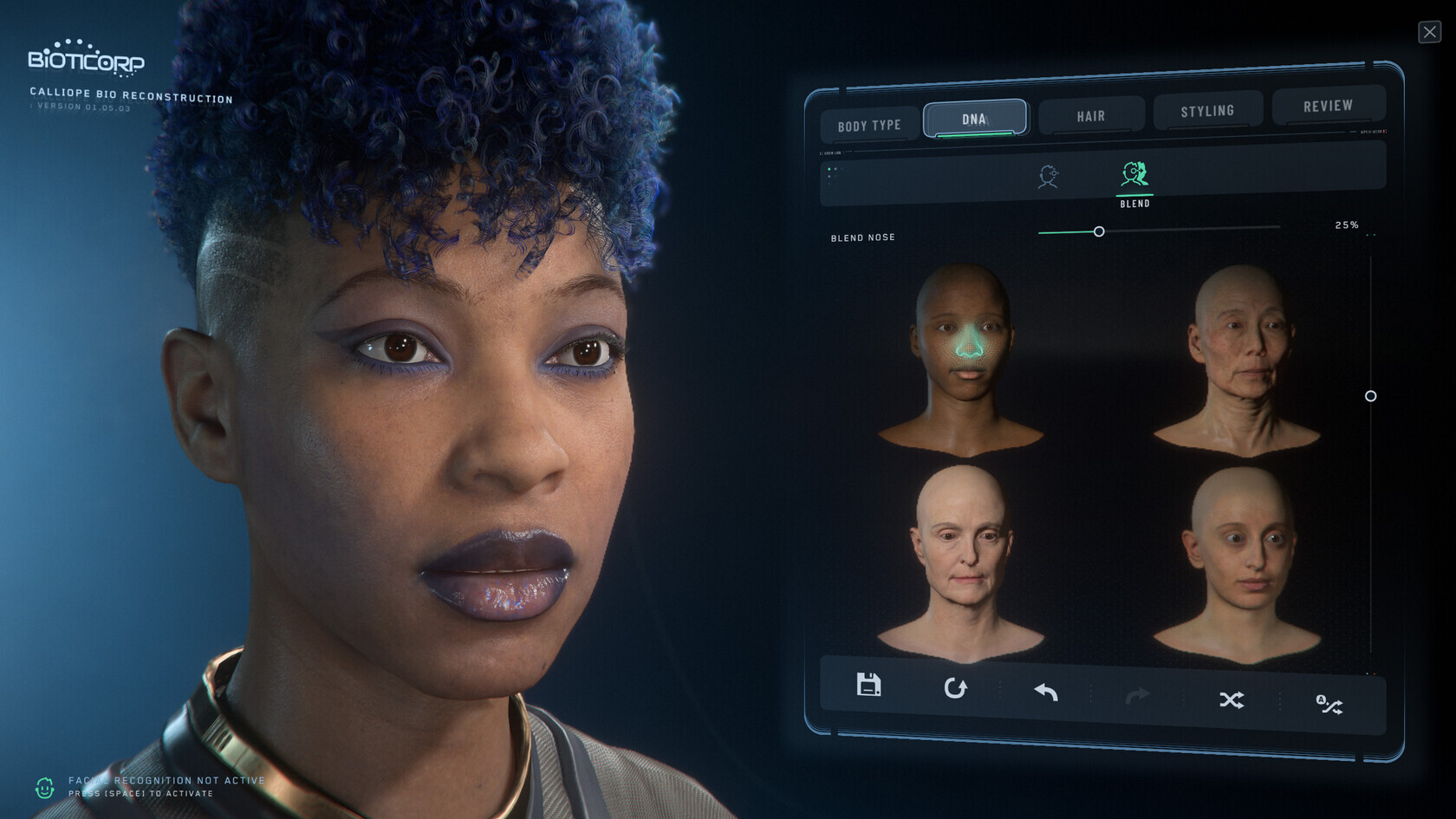The width and height of the screenshot is (1456, 819).
Task: Redo the reverted change
Action: click(1137, 695)
